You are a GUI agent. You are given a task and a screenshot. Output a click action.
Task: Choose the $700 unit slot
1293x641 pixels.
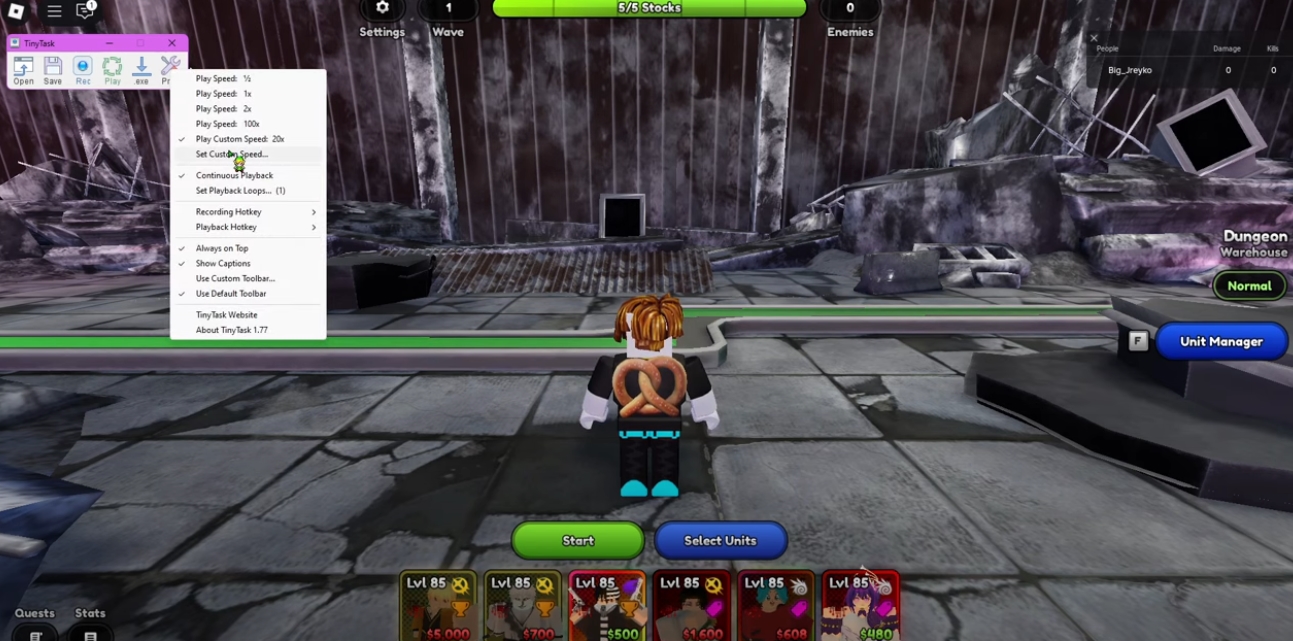point(524,607)
